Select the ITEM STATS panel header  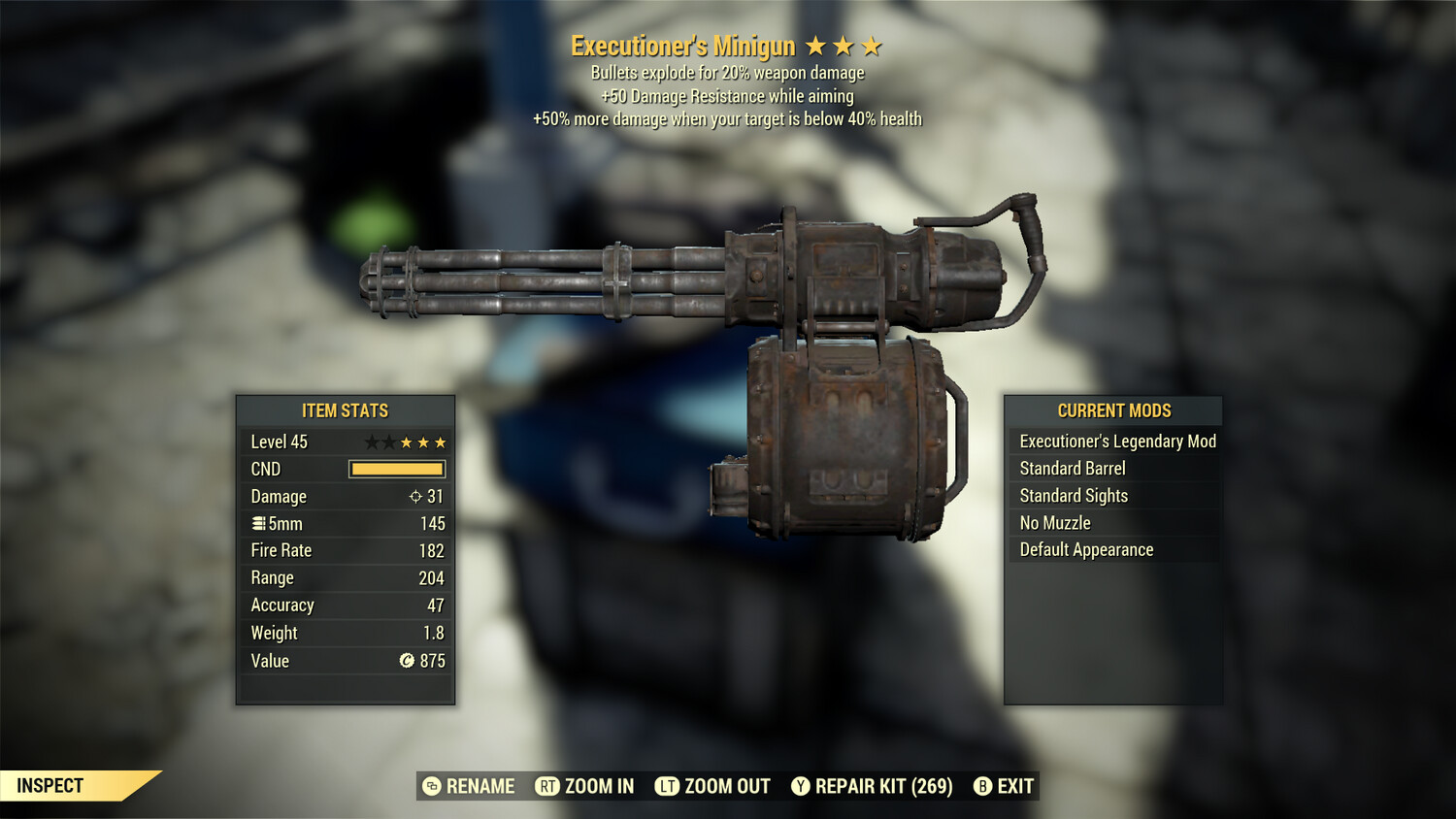[345, 410]
